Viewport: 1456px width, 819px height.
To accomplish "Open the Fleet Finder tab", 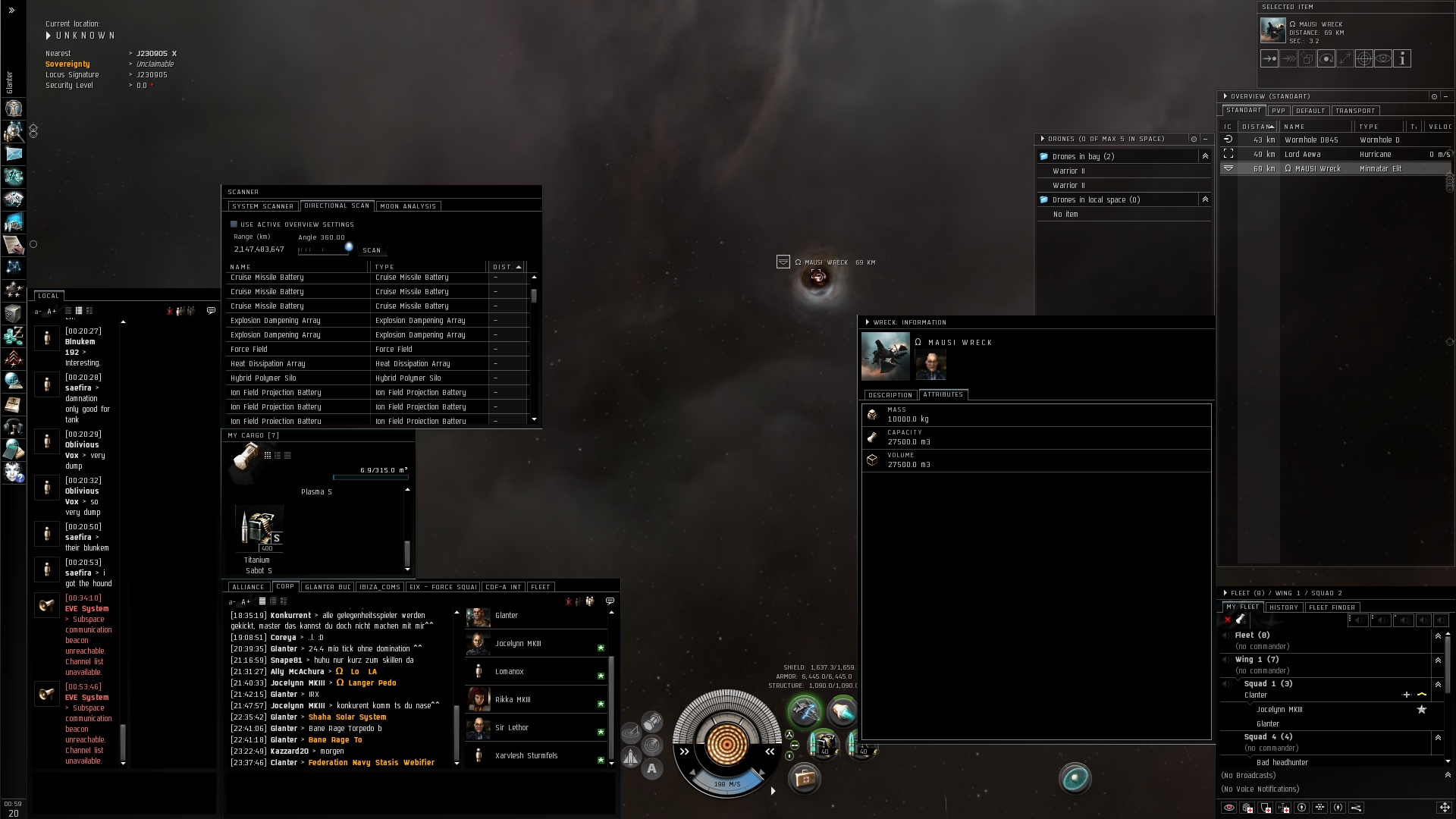I will point(1332,607).
